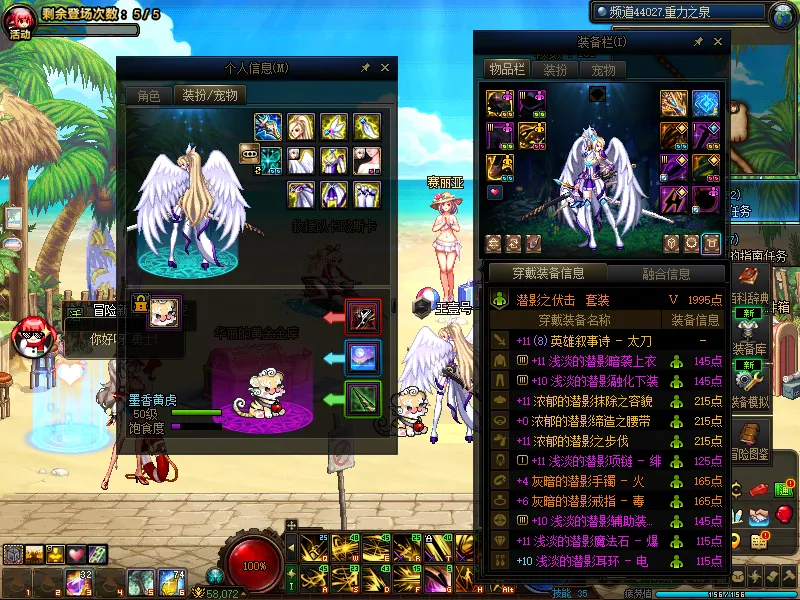
Task: Close the 个人信息 window
Action: point(385,67)
